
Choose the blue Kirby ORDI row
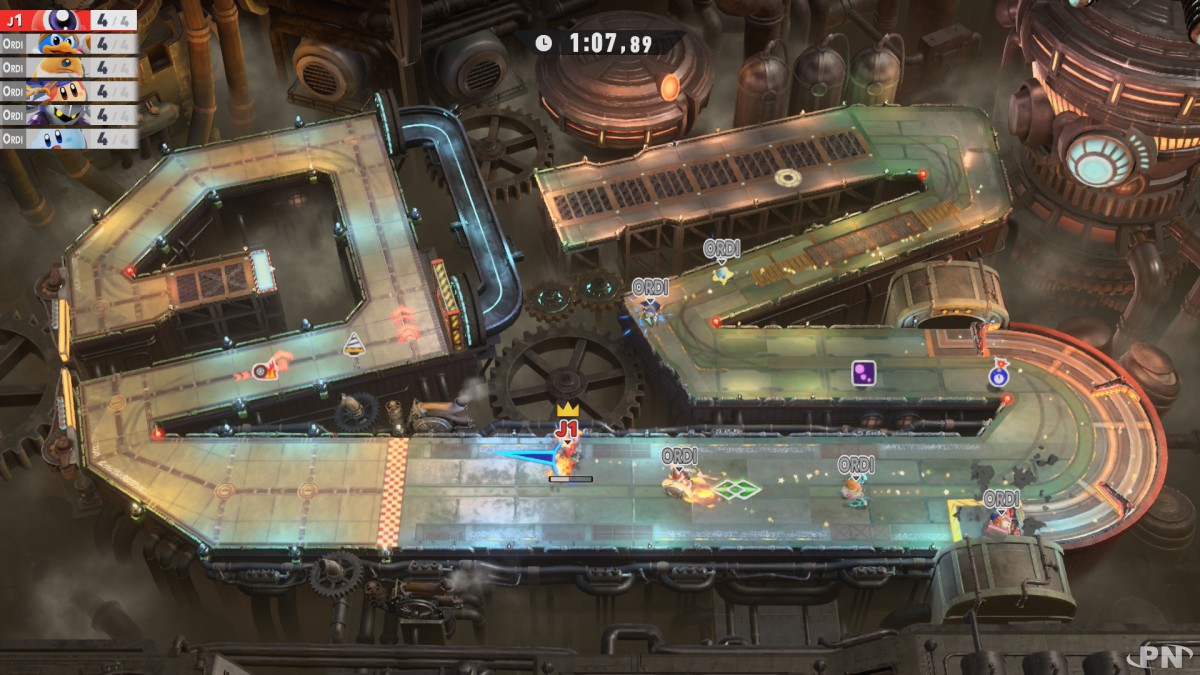[68, 139]
